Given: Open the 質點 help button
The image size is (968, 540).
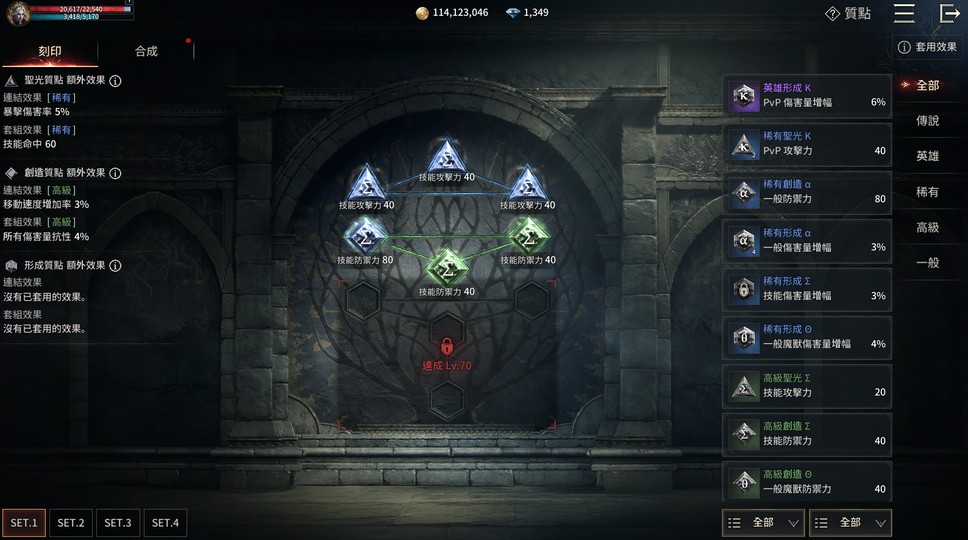Looking at the screenshot, I should coord(847,13).
